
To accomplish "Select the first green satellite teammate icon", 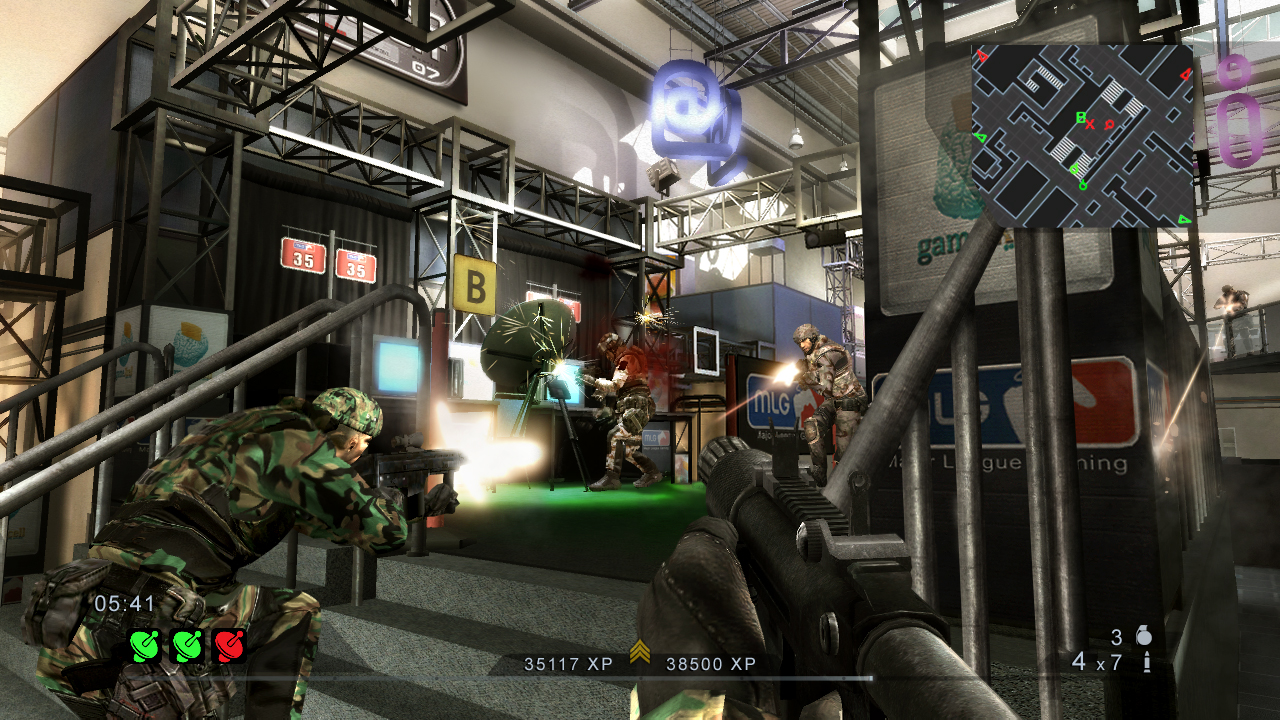I will coord(144,646).
